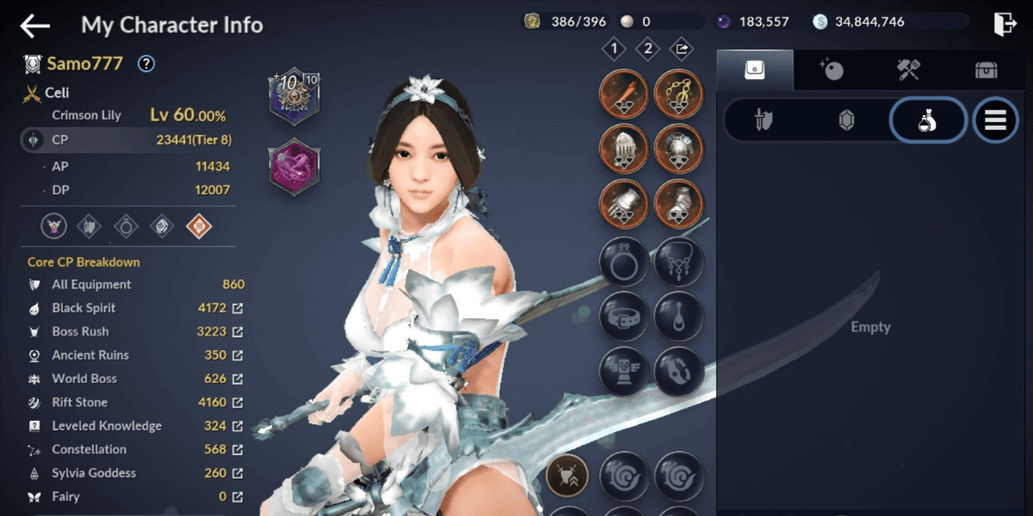This screenshot has width=1033, height=516.
Task: Select the empty belt slot
Action: pos(623,317)
